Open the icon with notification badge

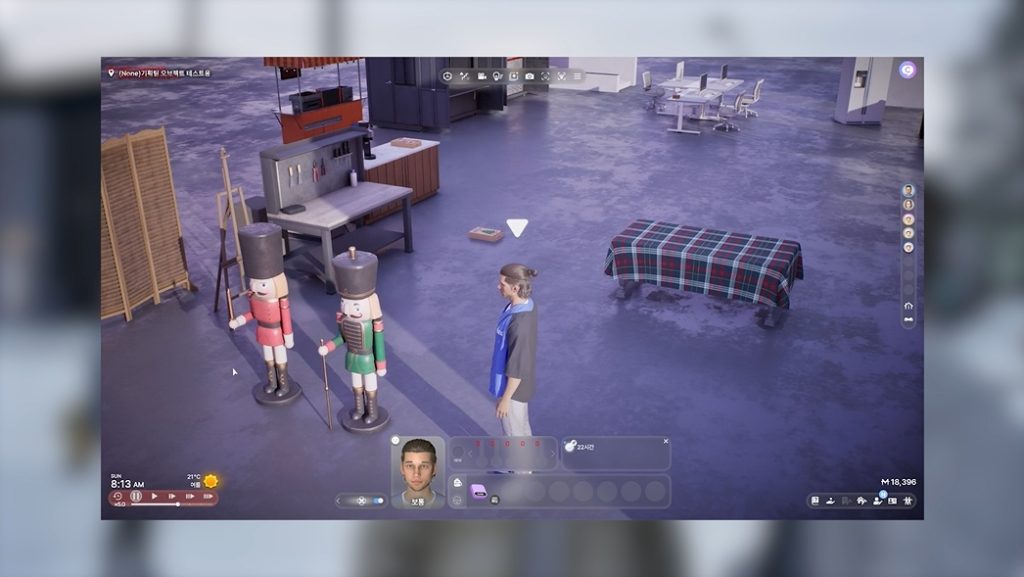click(878, 500)
